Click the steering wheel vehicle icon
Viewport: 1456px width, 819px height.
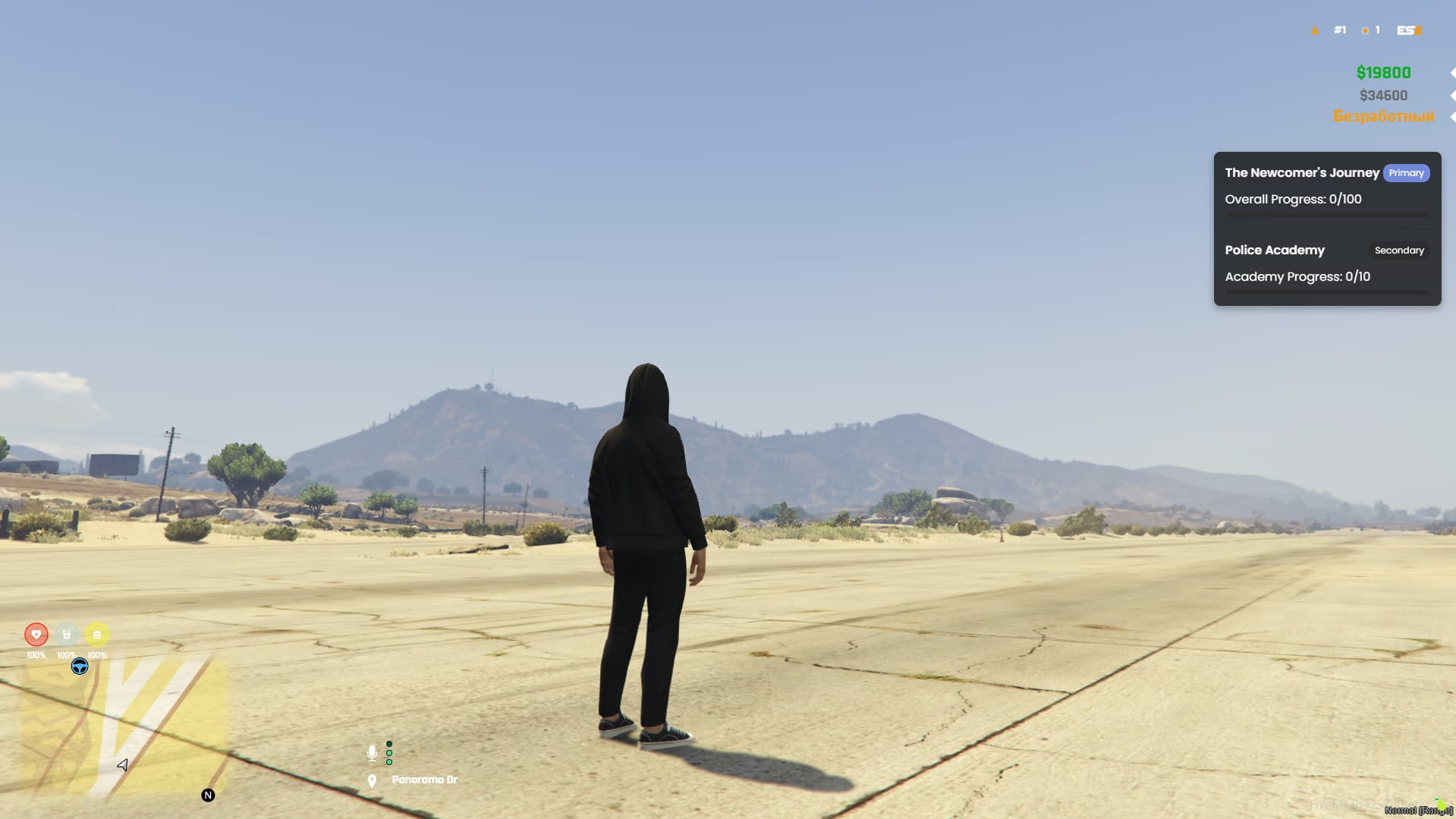tap(79, 666)
